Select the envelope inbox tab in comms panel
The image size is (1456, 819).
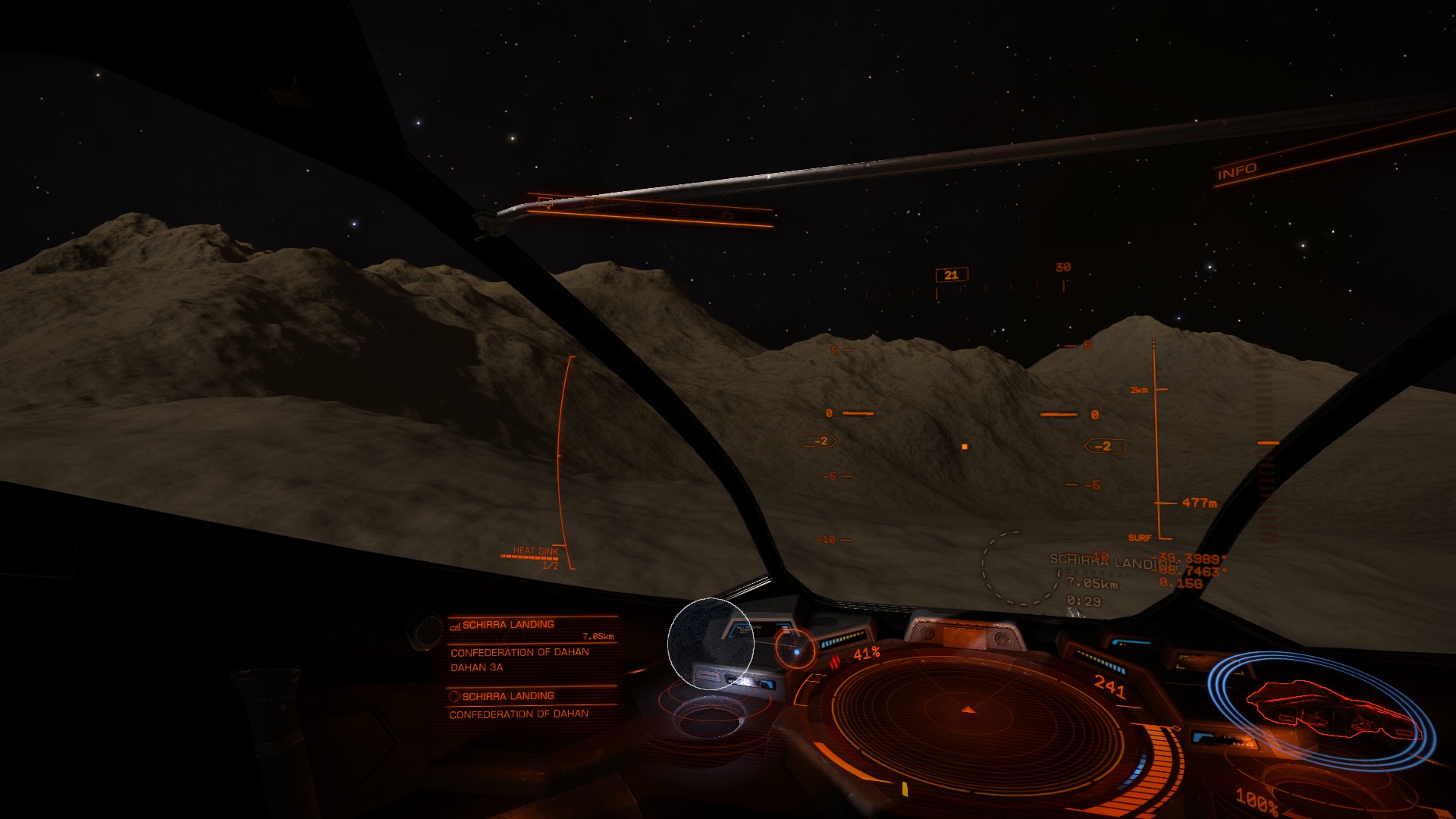pos(638,209)
